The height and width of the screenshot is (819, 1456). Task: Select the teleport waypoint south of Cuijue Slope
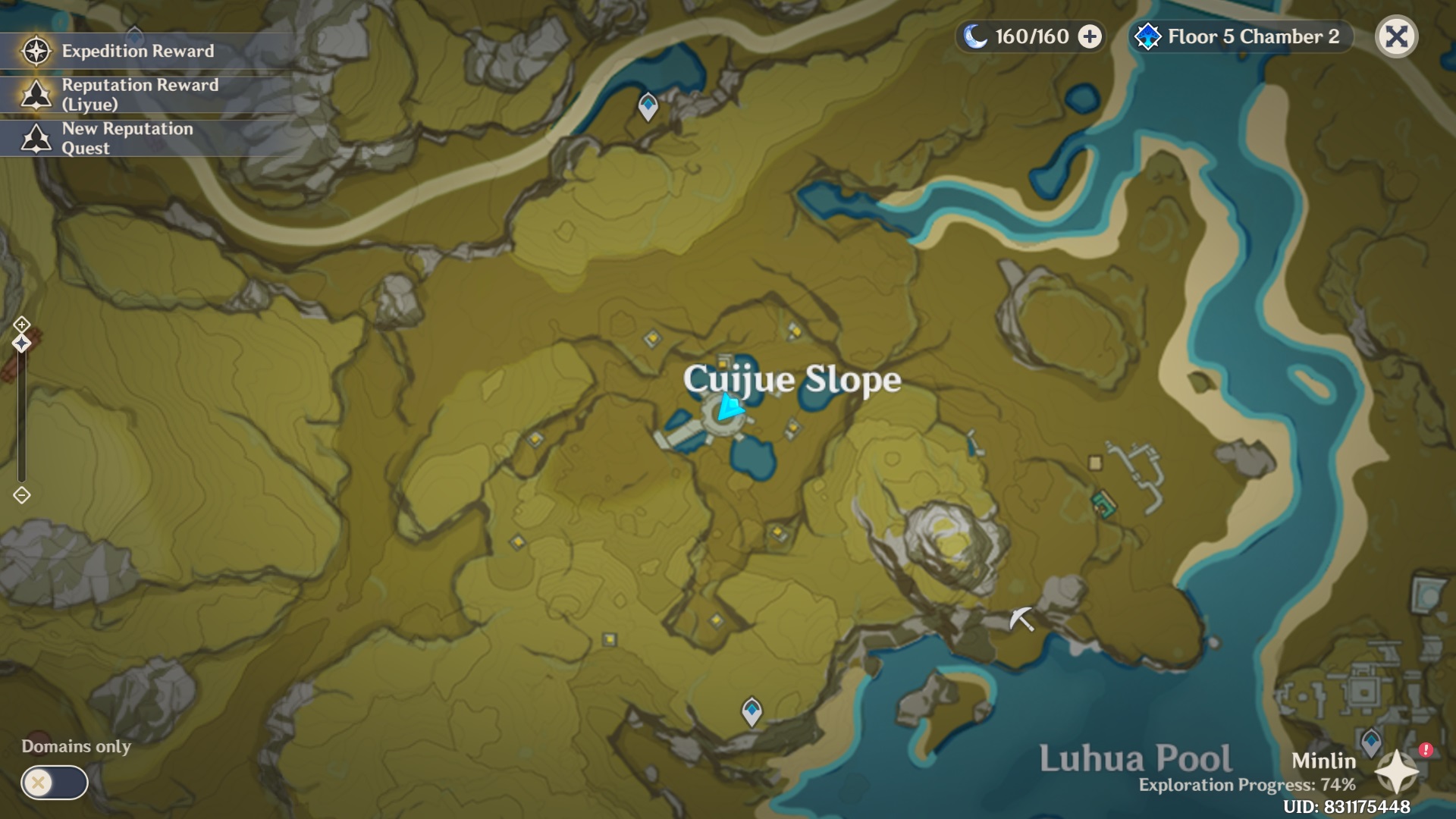752,711
